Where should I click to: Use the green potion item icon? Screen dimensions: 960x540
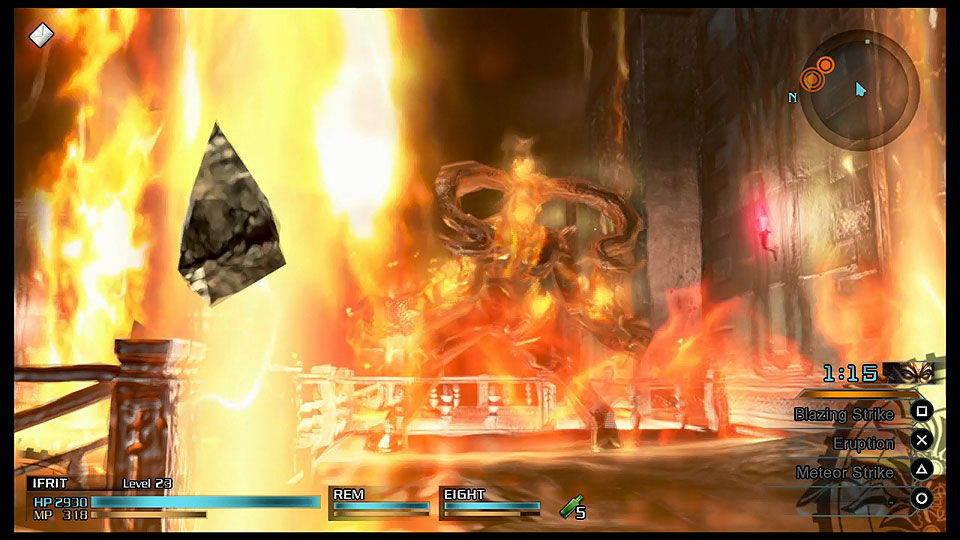(569, 508)
